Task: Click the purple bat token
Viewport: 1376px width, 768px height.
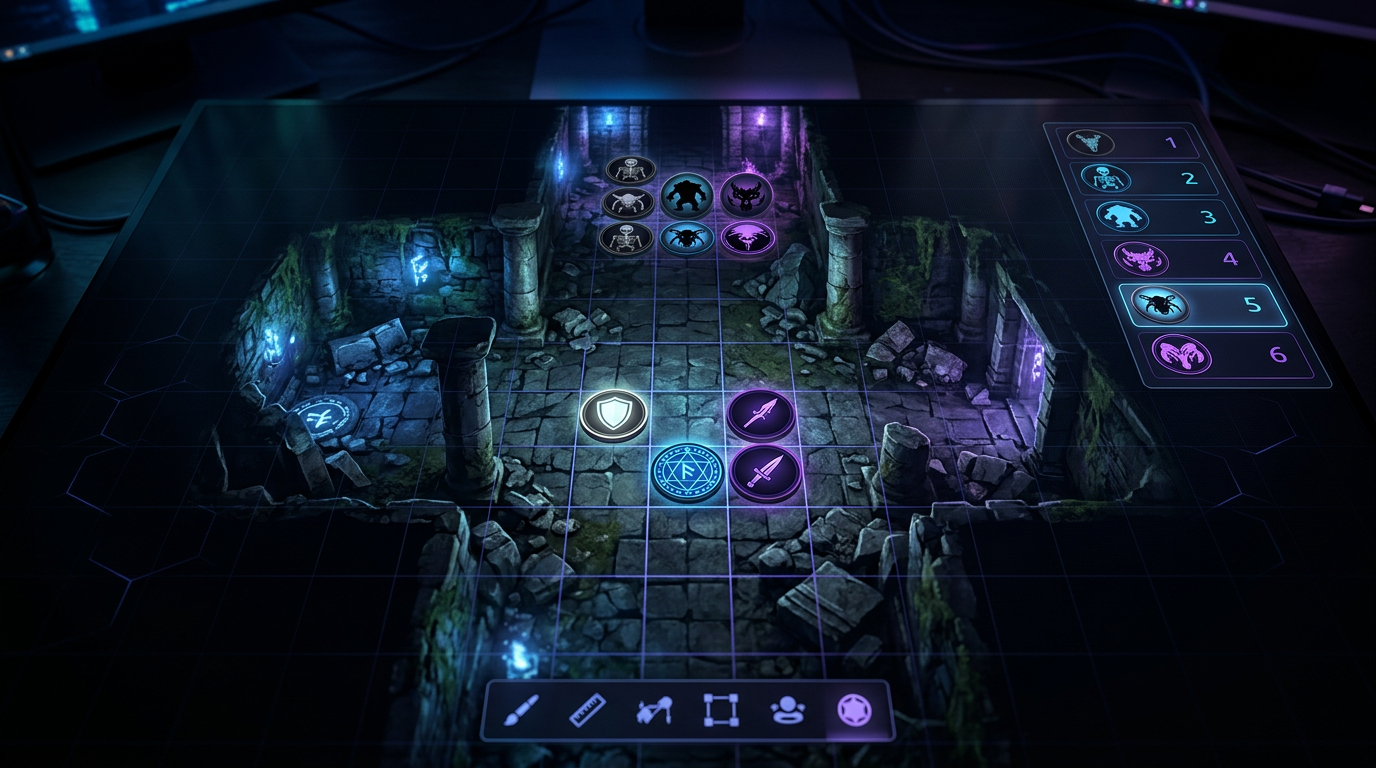Action: [746, 238]
